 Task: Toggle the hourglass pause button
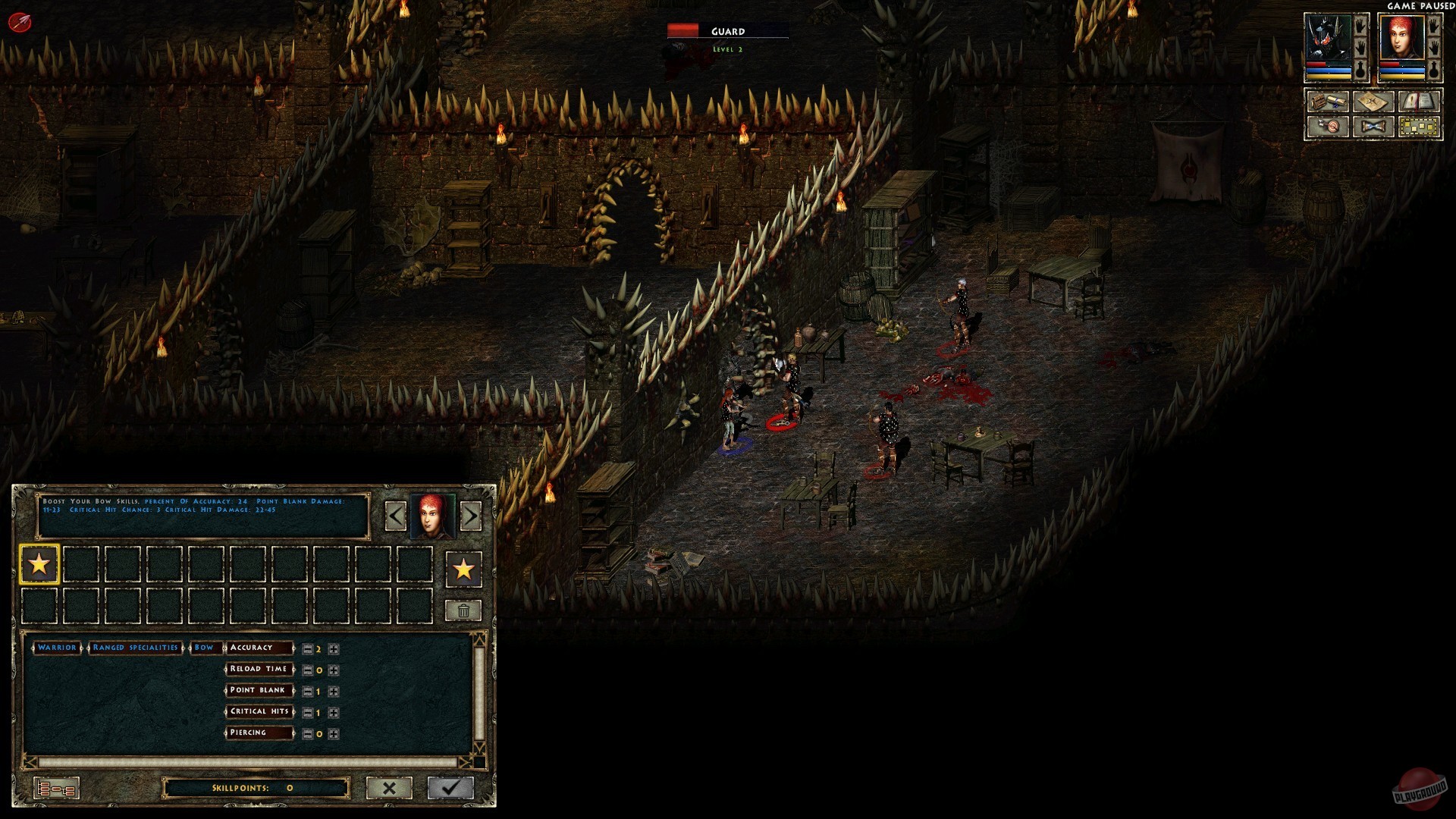[x=1373, y=127]
